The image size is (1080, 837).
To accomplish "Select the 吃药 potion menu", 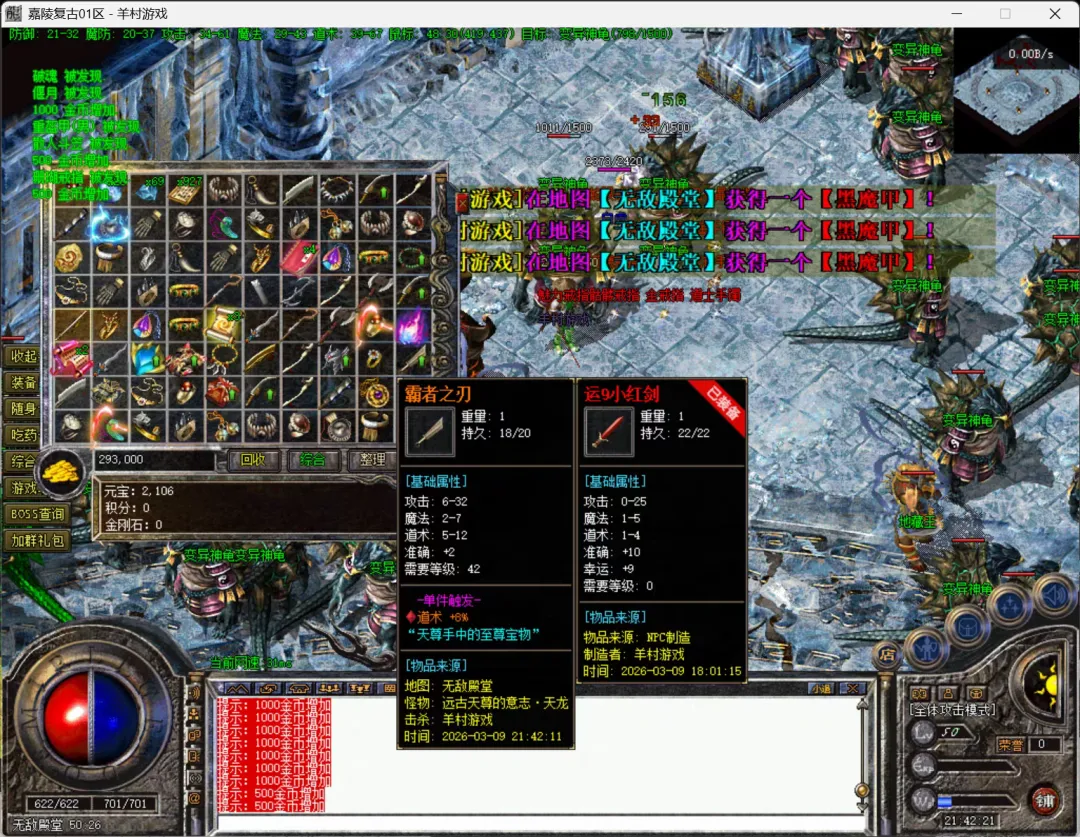I will click(x=23, y=435).
